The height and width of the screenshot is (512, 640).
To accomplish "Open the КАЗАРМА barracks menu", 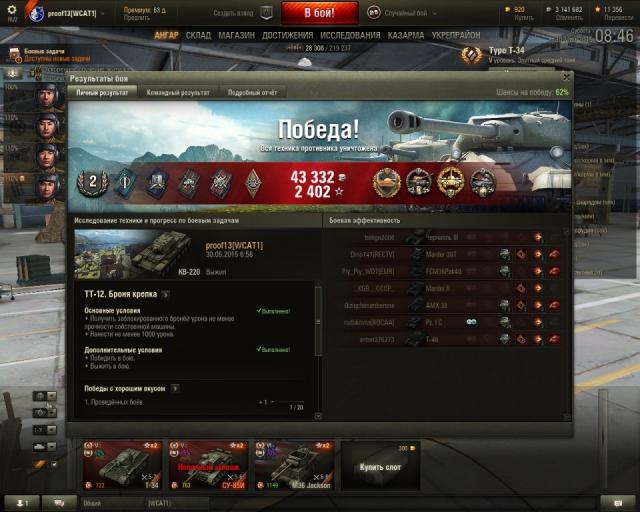I will (407, 35).
